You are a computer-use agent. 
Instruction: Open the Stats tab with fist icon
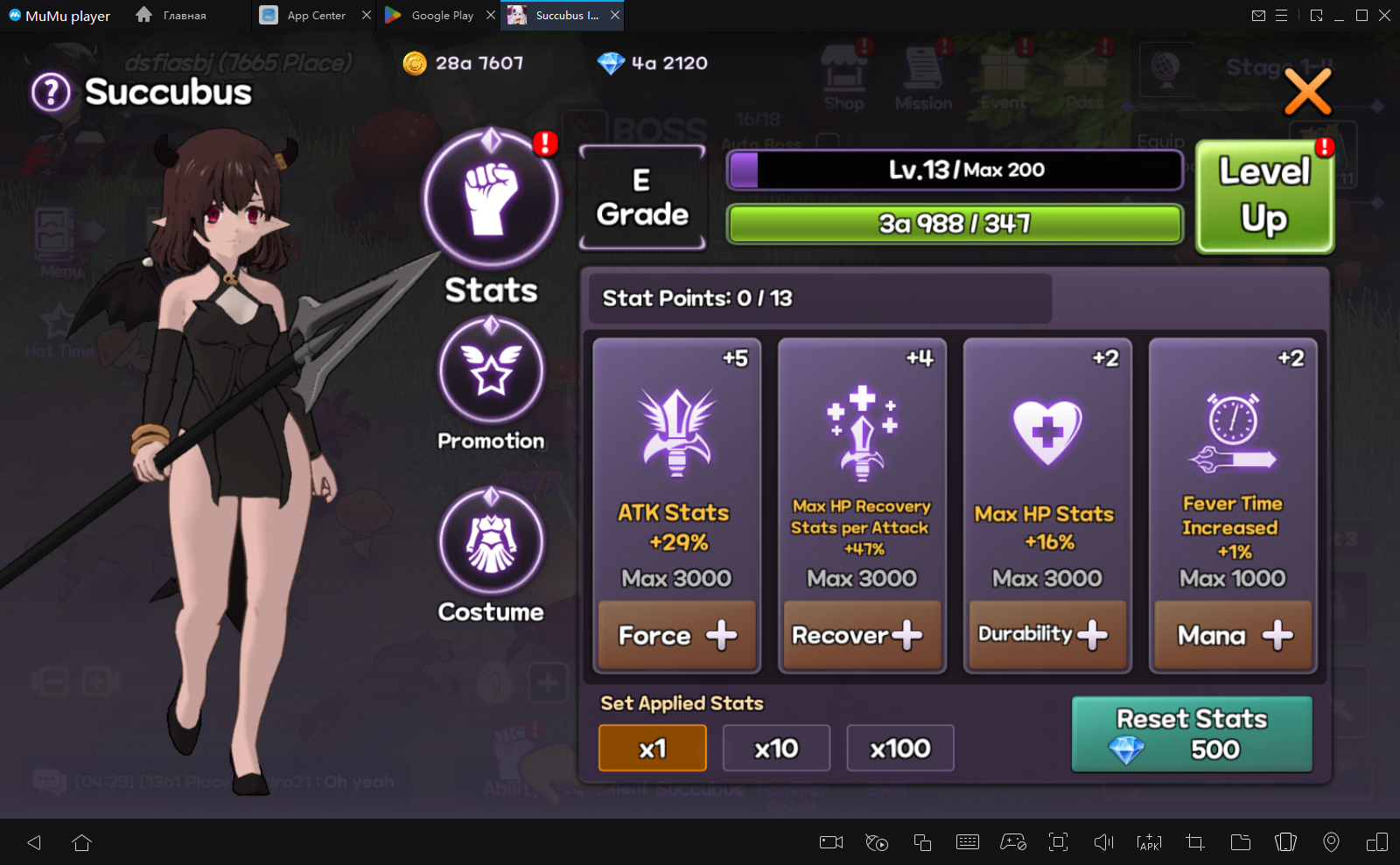(491, 199)
